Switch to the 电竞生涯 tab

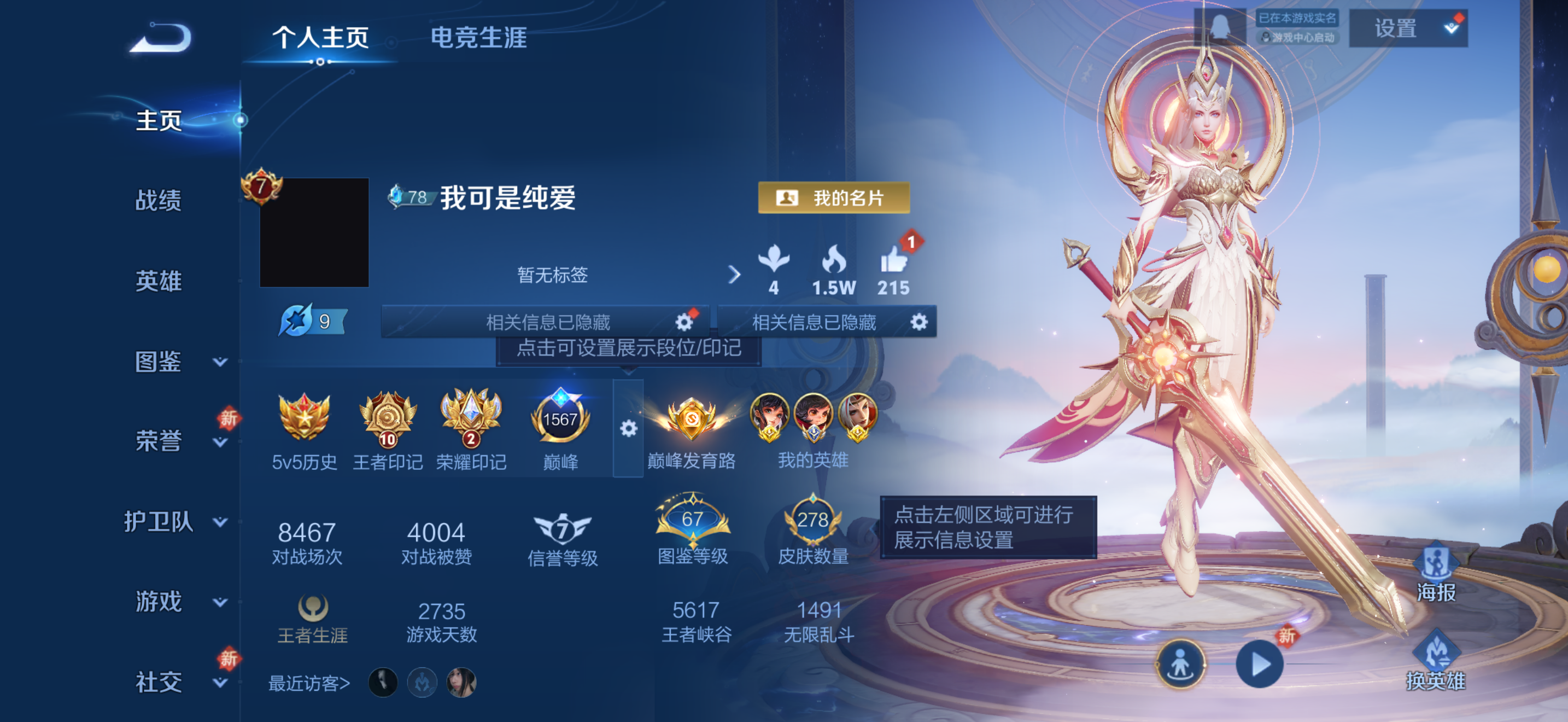pos(480,38)
